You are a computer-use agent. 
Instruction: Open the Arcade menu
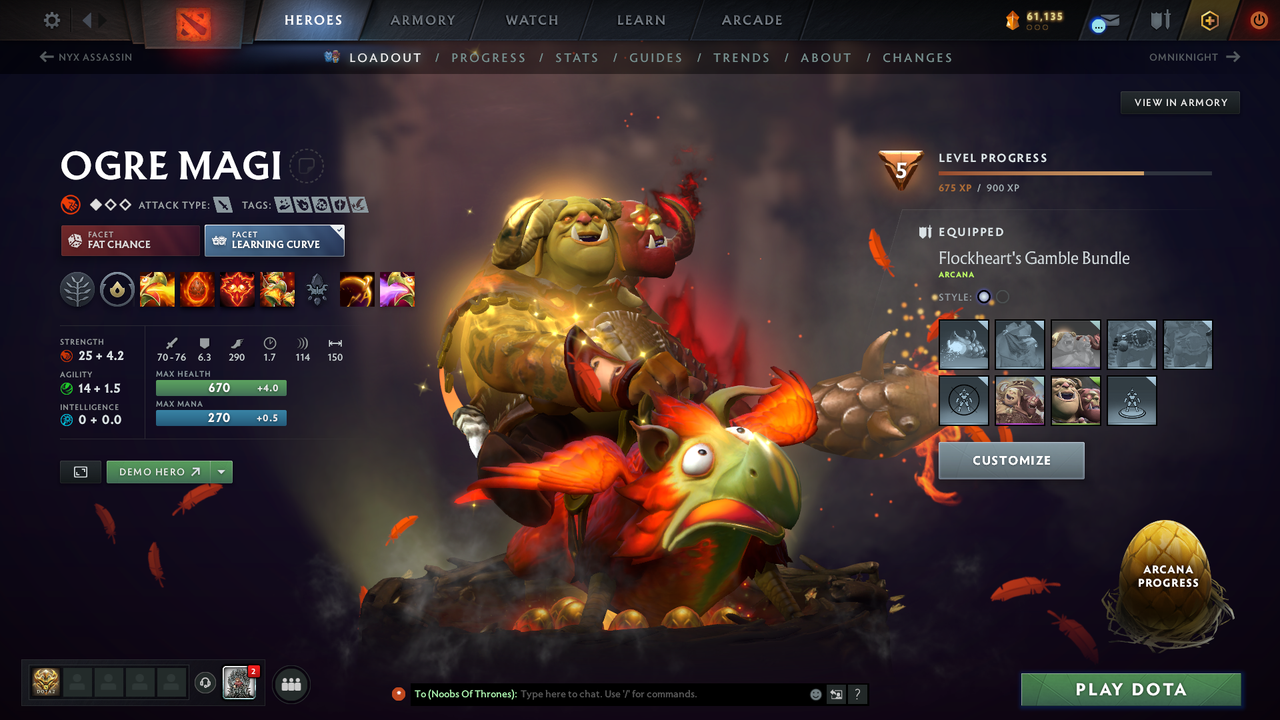751,20
